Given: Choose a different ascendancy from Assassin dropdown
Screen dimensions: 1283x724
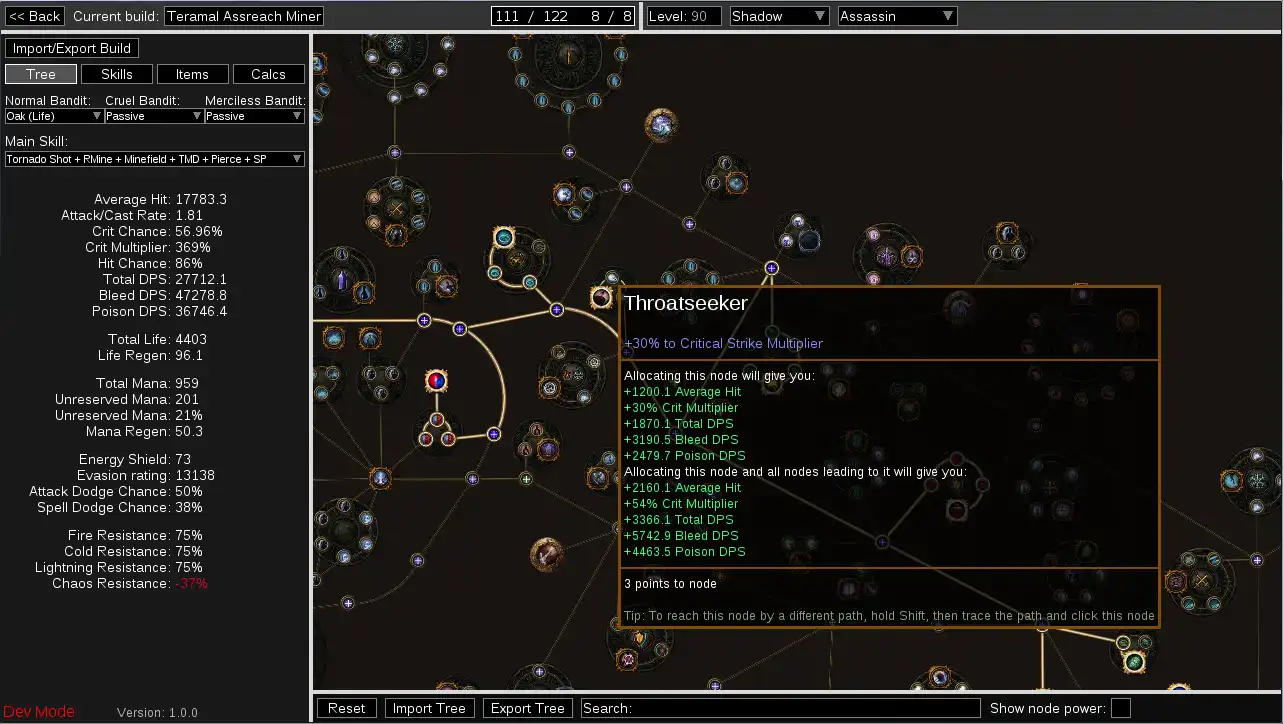Looking at the screenshot, I should 897,16.
